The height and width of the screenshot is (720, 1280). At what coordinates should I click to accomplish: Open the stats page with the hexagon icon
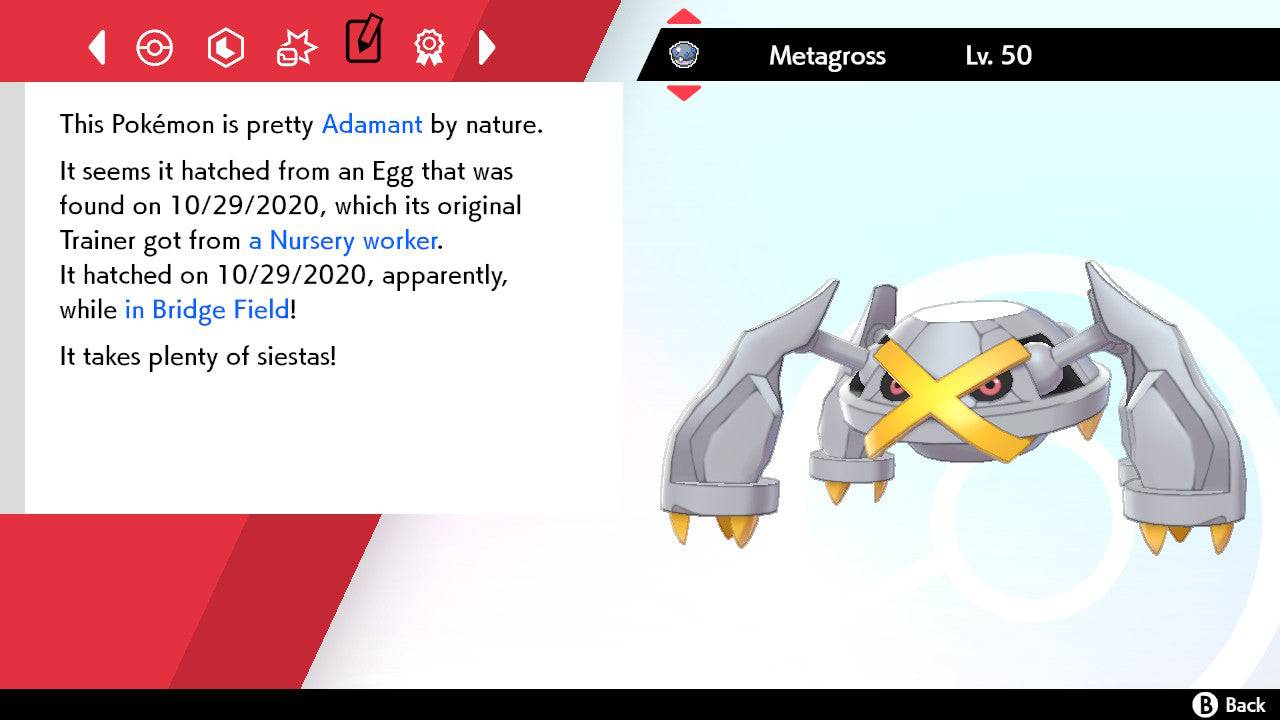coord(225,47)
